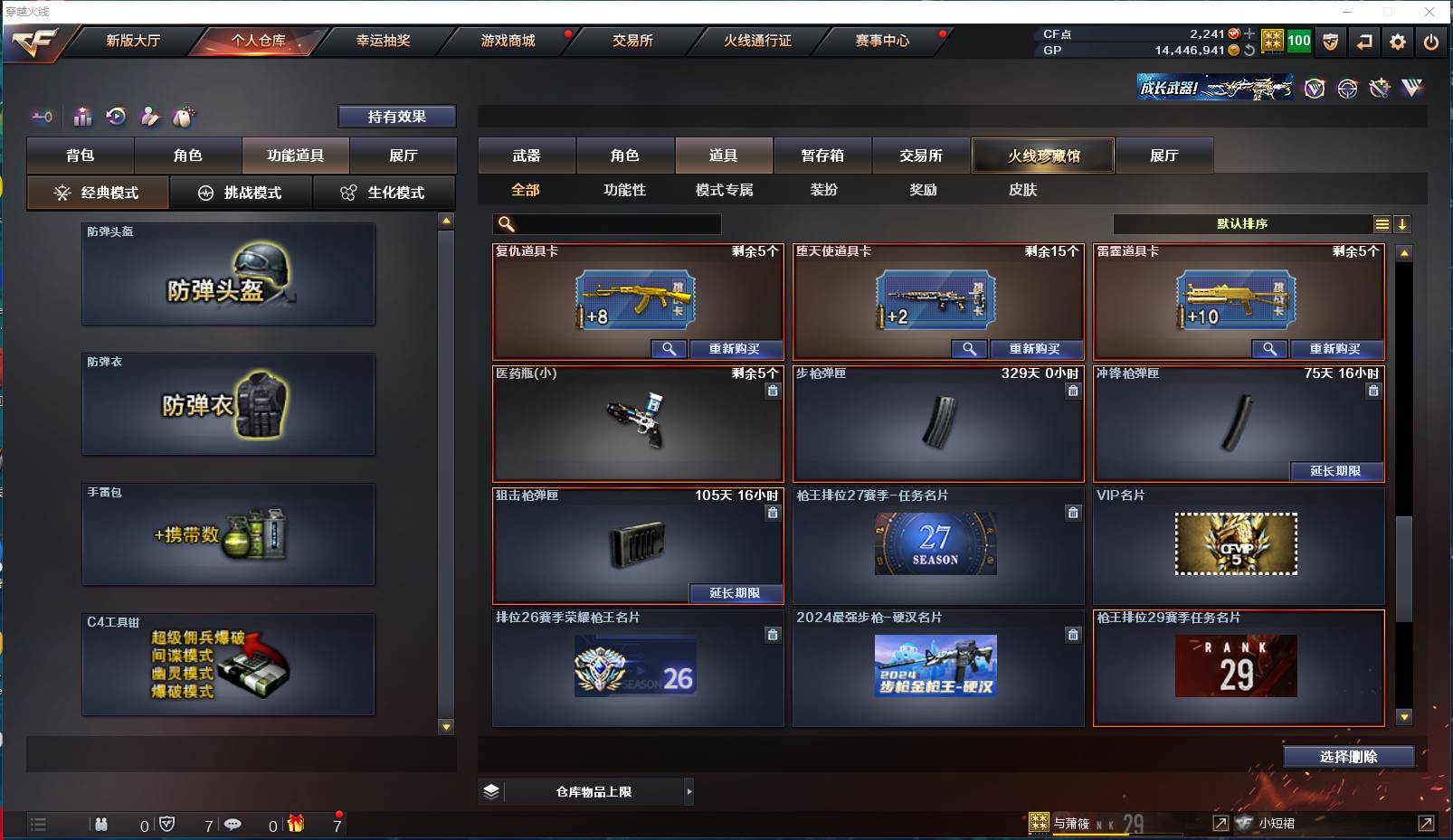Select the key icon in the left toolbar
The image size is (1453, 840).
42,117
